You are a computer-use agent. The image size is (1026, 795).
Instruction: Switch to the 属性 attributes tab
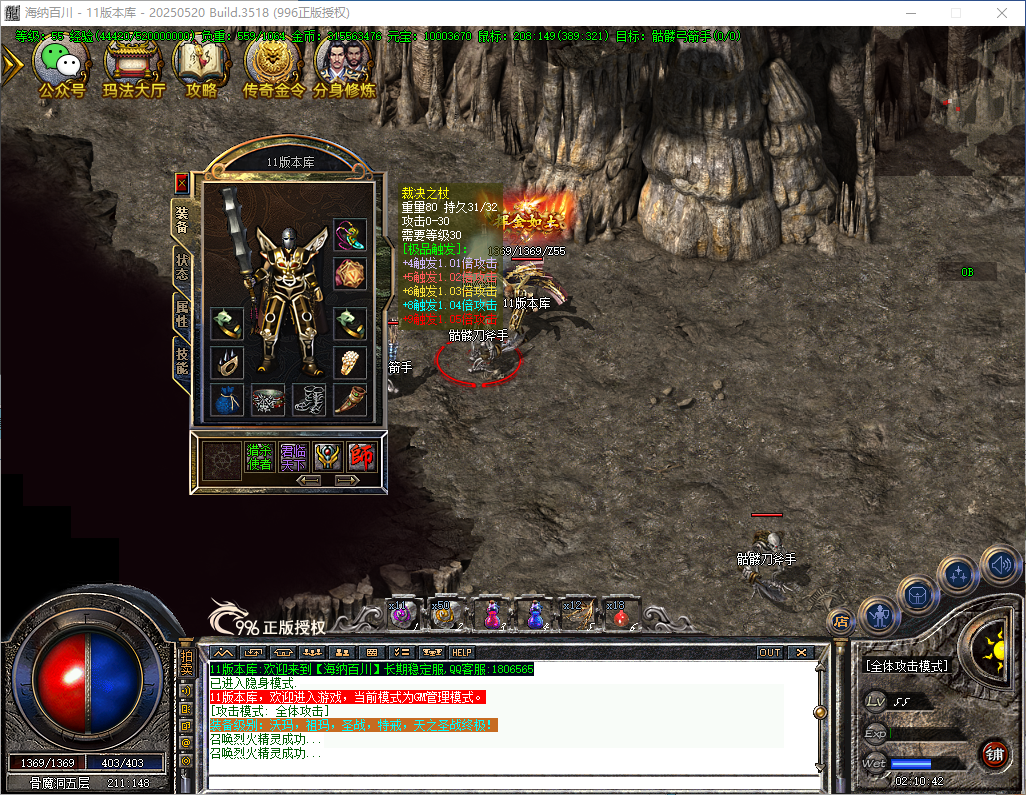(182, 313)
